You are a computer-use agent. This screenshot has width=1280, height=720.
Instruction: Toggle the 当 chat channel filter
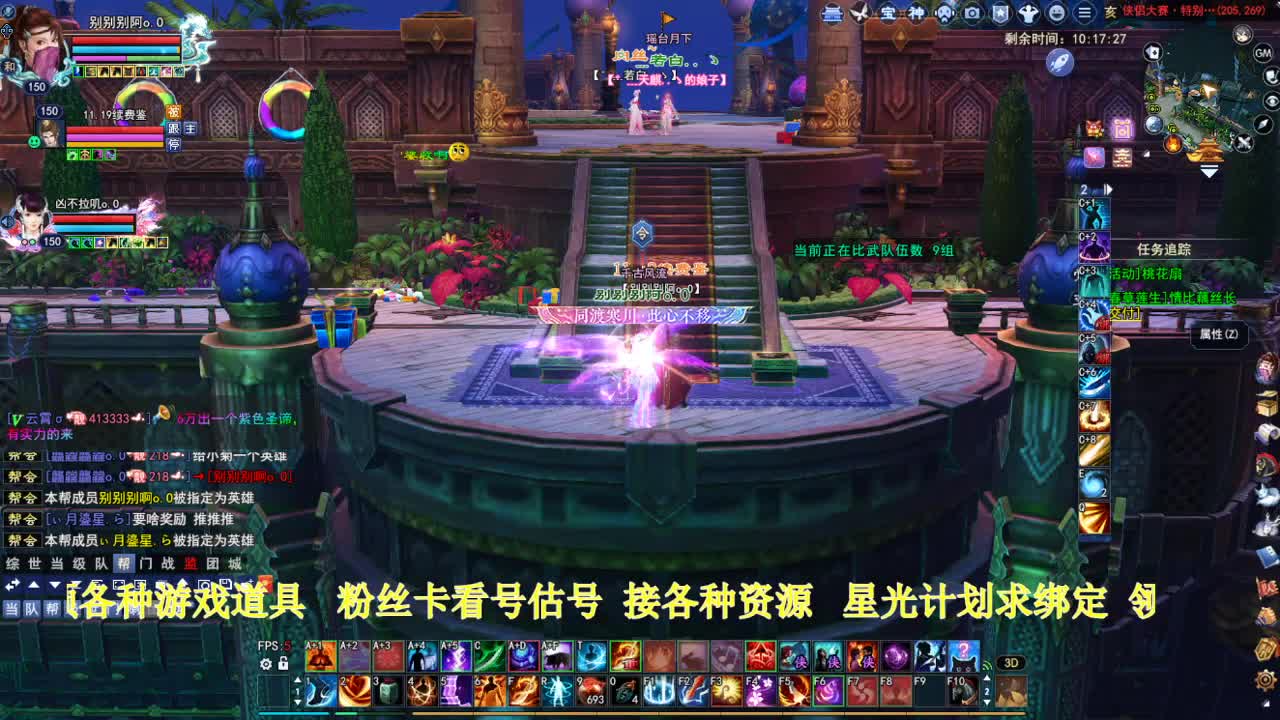(10, 607)
